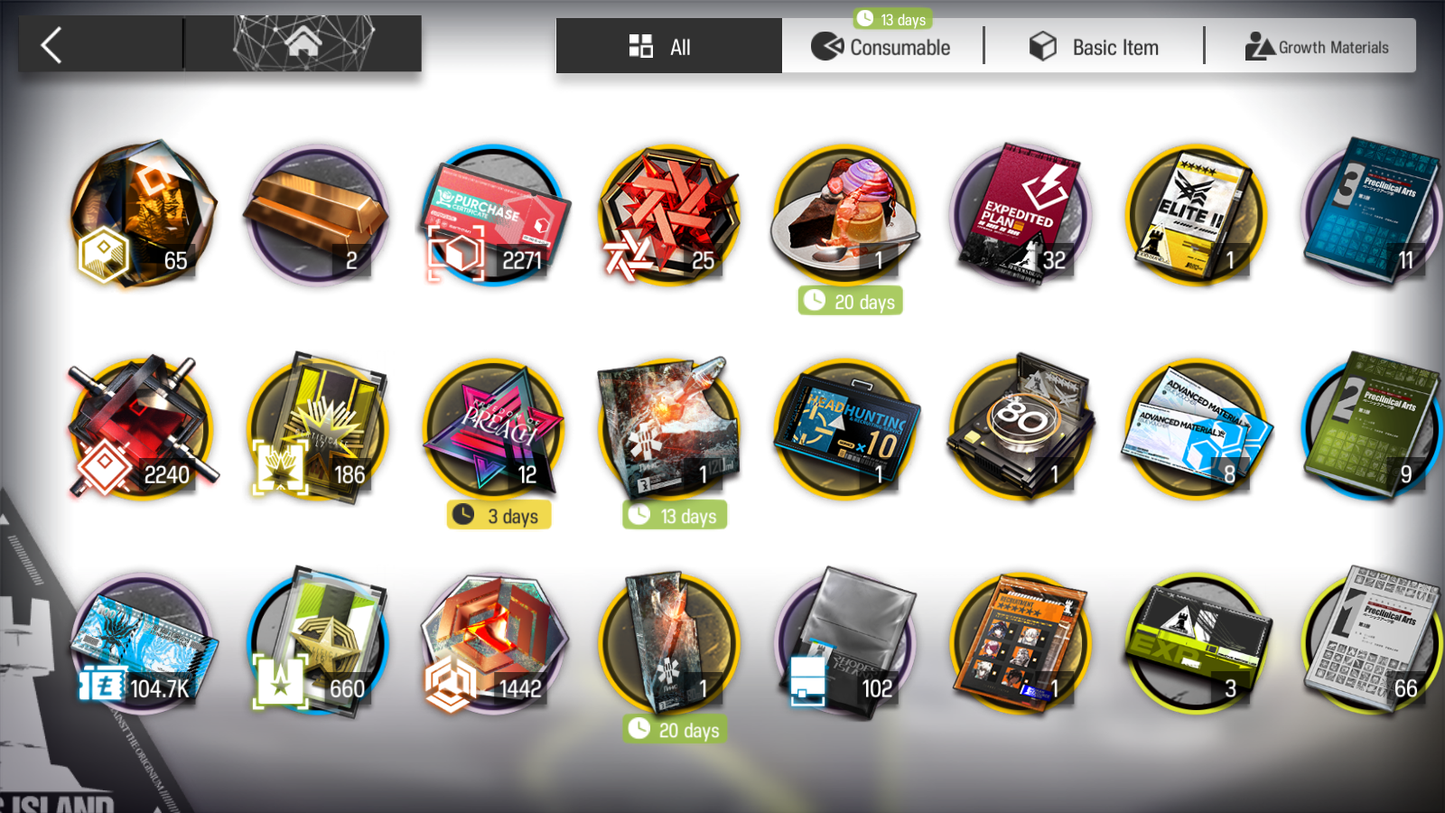Select the green Preclinical Arts volume 2
Screen dimensions: 1445x813
click(x=1370, y=430)
